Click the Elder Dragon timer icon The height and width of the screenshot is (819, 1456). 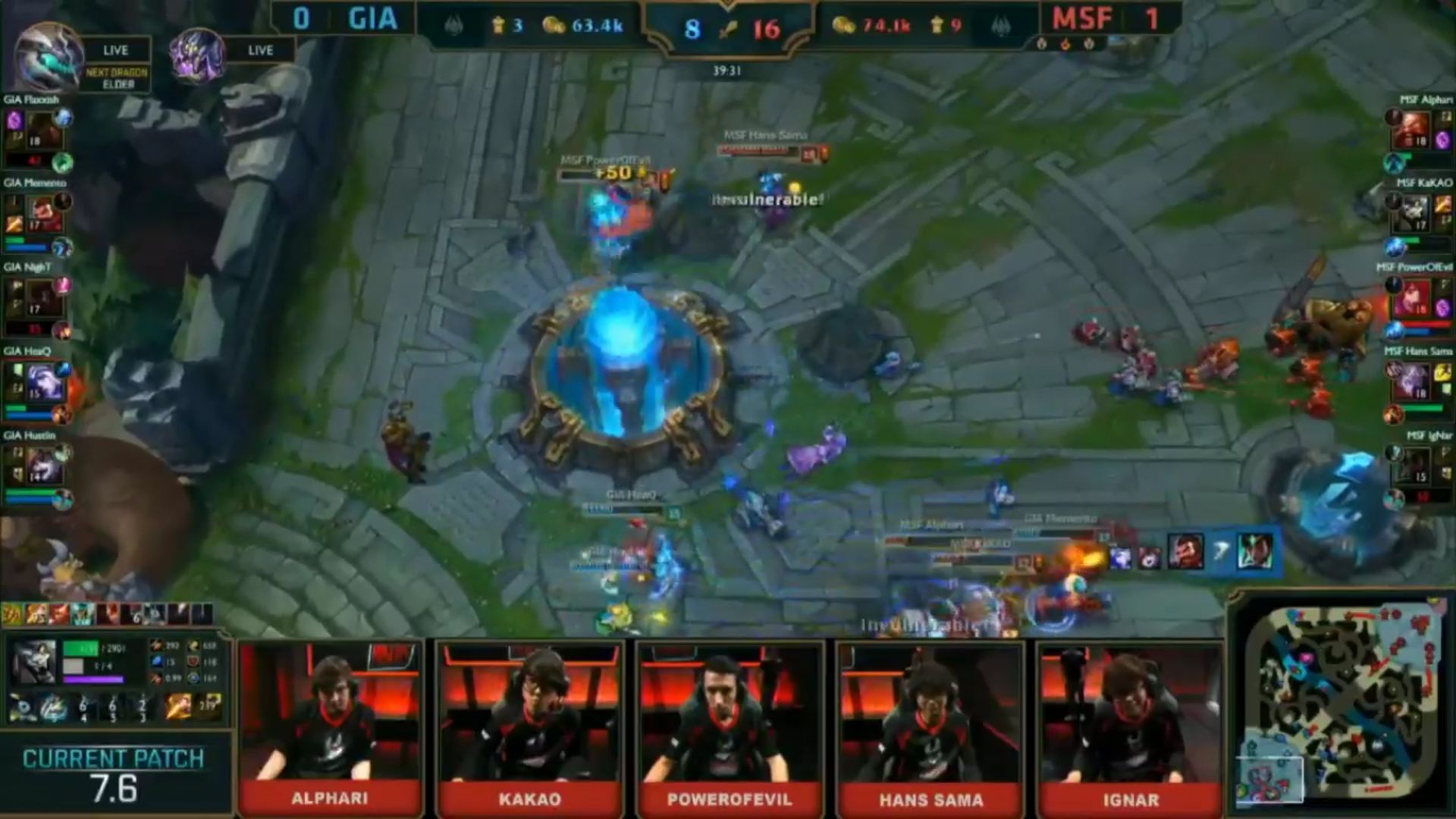(49, 57)
